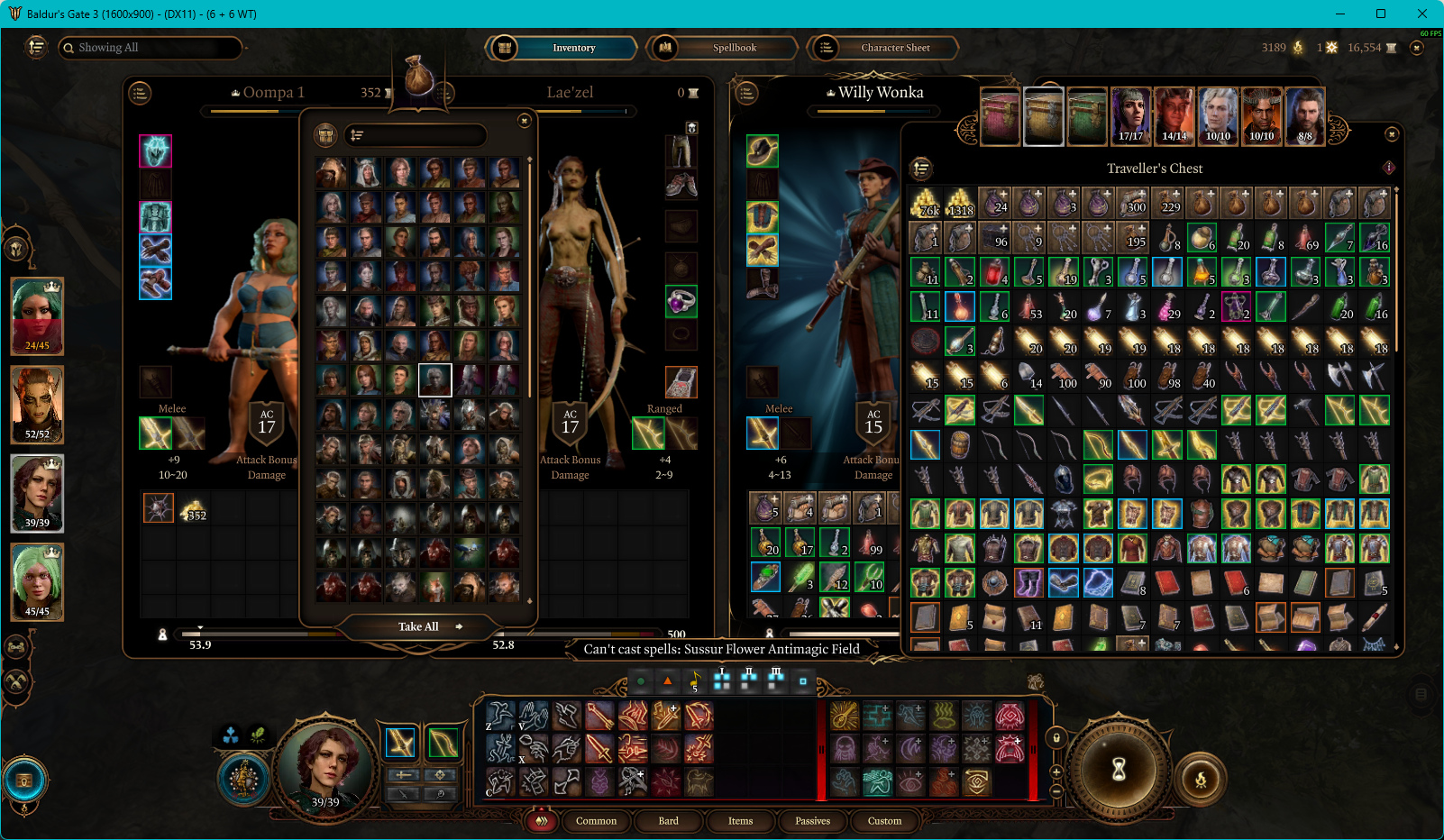
Task: Pick the 352 gold pile in Oompa's inventory
Action: 193,509
